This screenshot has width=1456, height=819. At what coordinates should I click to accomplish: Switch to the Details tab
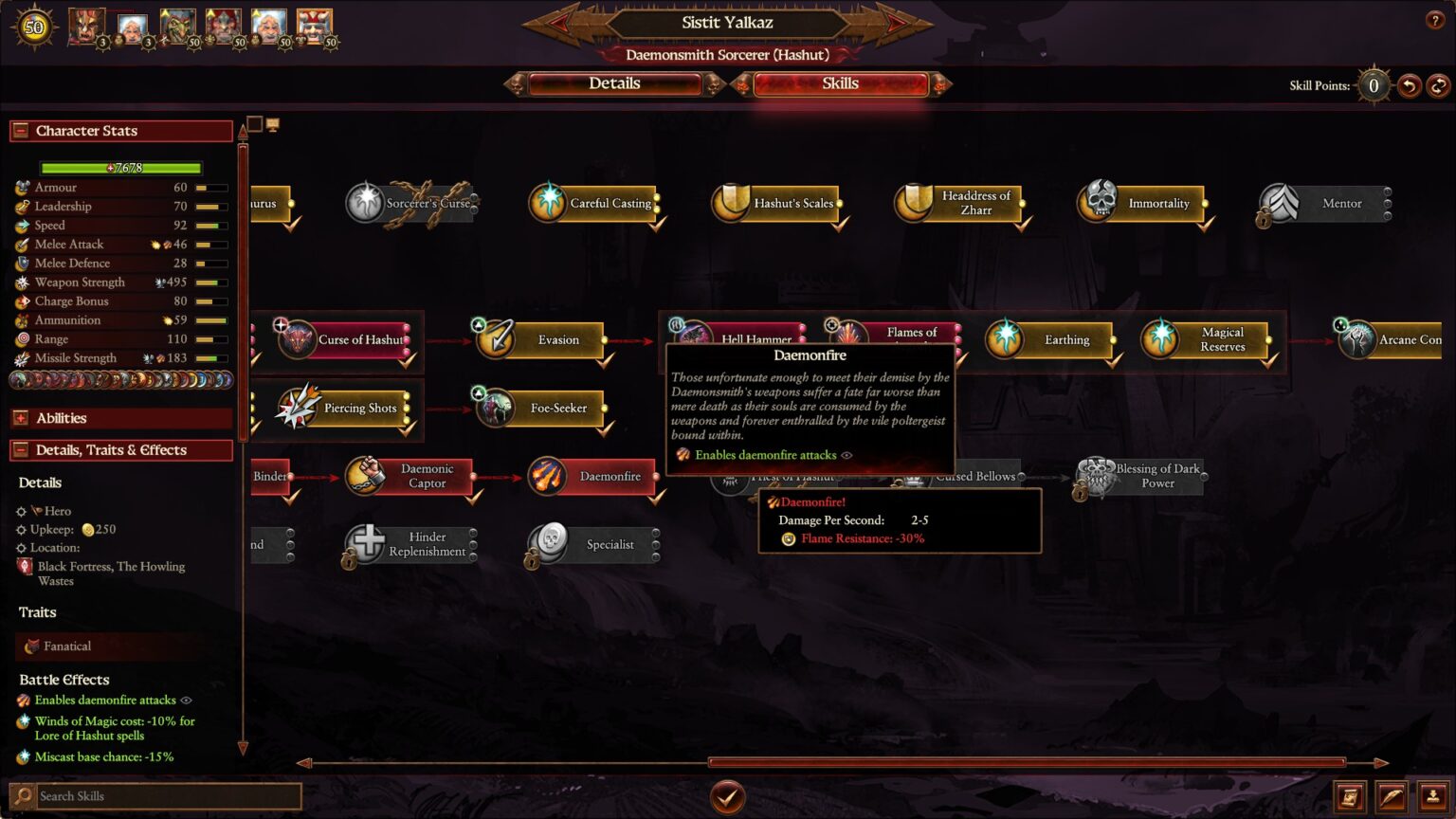[x=615, y=83]
